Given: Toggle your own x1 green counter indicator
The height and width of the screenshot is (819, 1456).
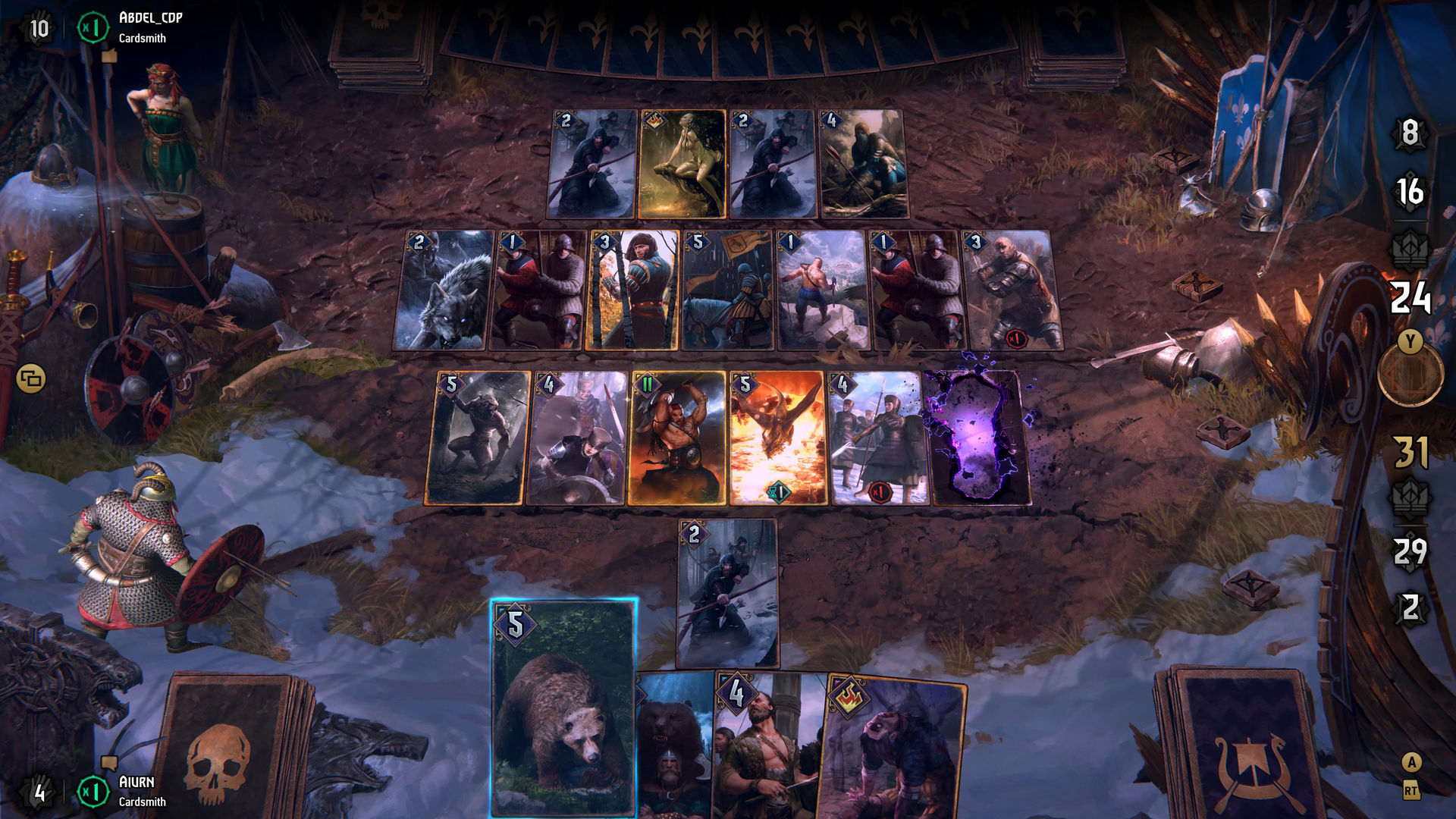Looking at the screenshot, I should pos(92,790).
